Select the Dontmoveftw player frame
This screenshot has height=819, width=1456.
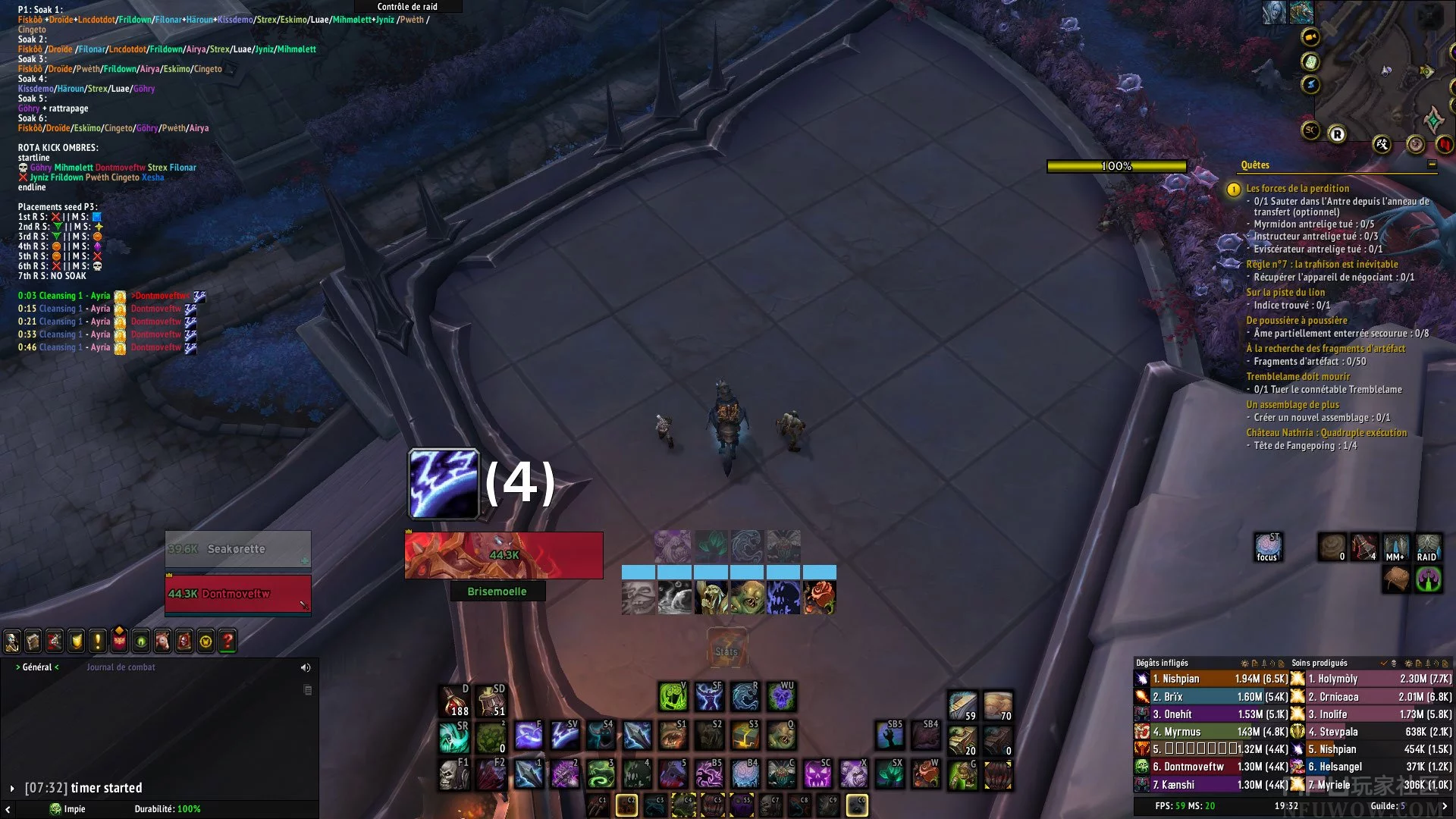click(237, 594)
